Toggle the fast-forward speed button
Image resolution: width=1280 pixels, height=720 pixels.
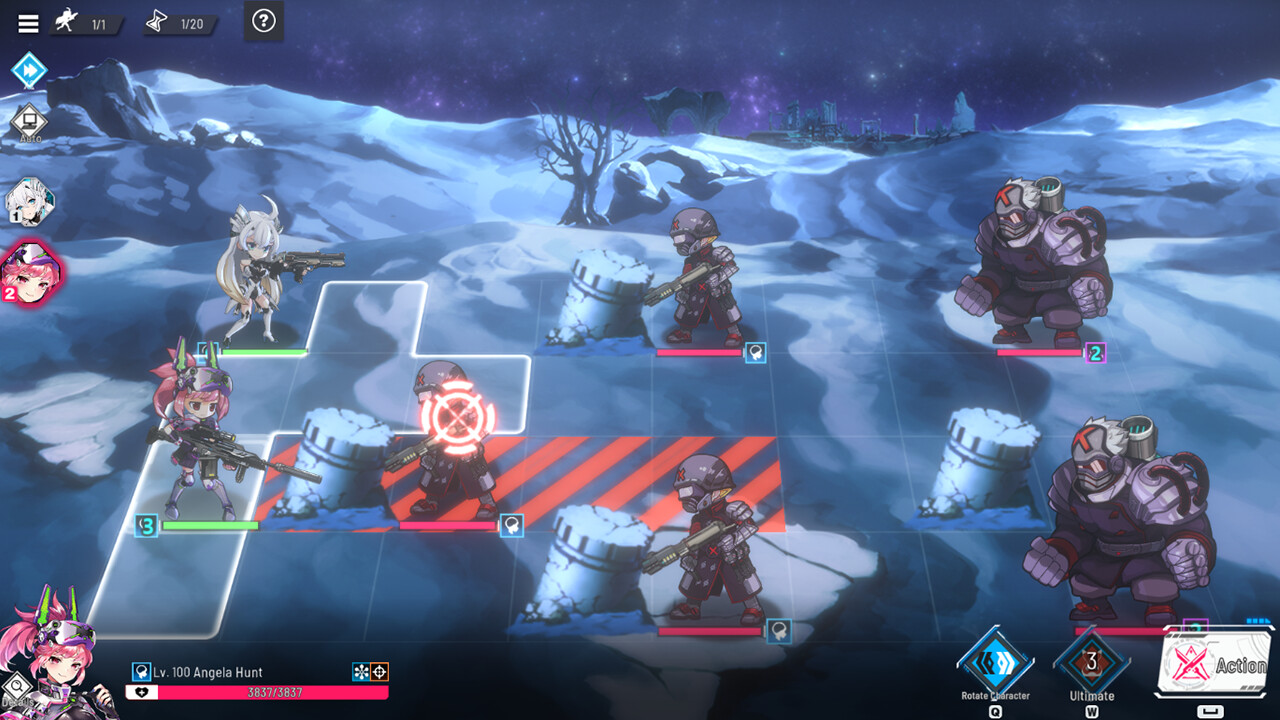click(29, 71)
